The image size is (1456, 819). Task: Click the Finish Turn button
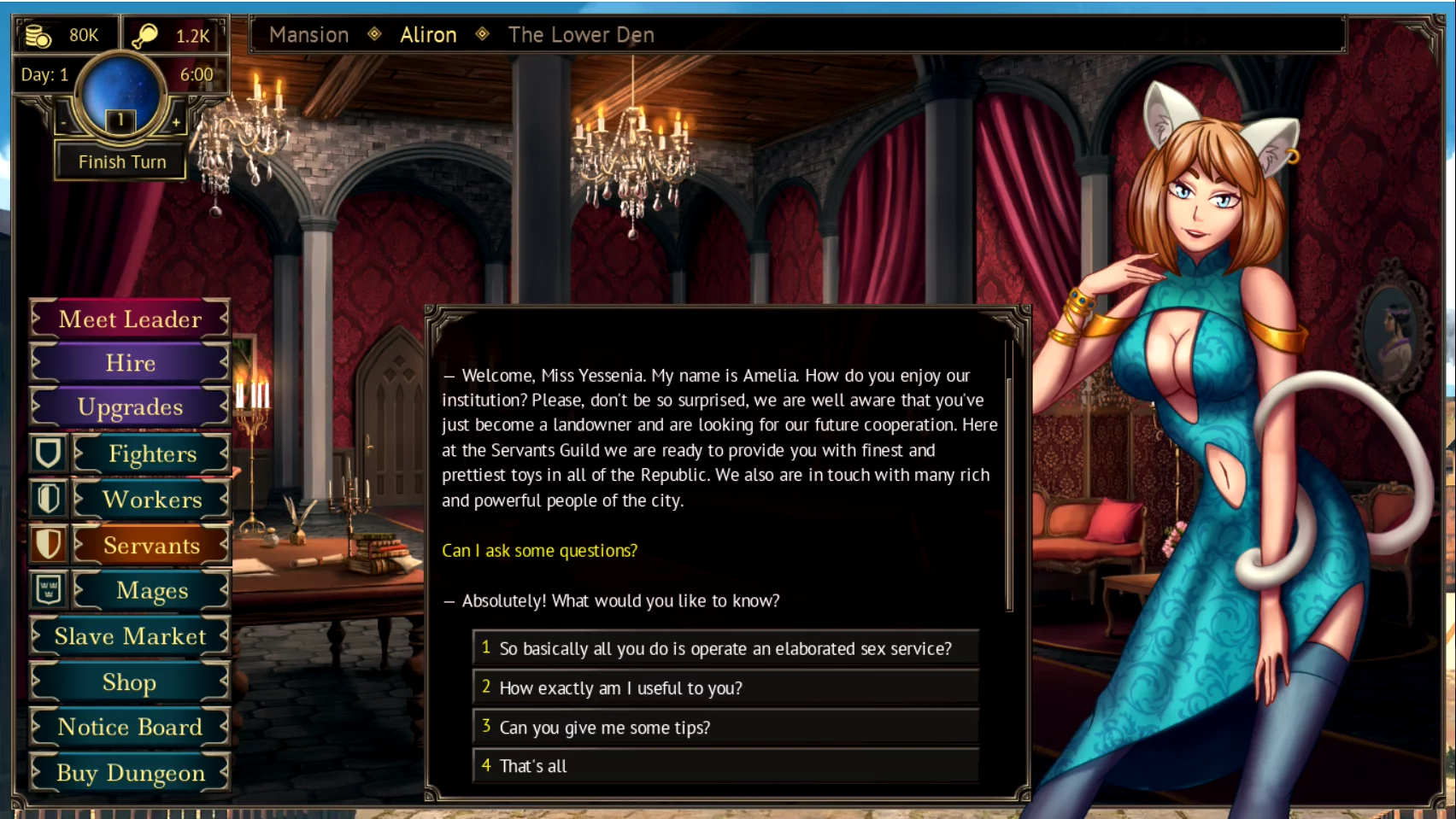(121, 161)
